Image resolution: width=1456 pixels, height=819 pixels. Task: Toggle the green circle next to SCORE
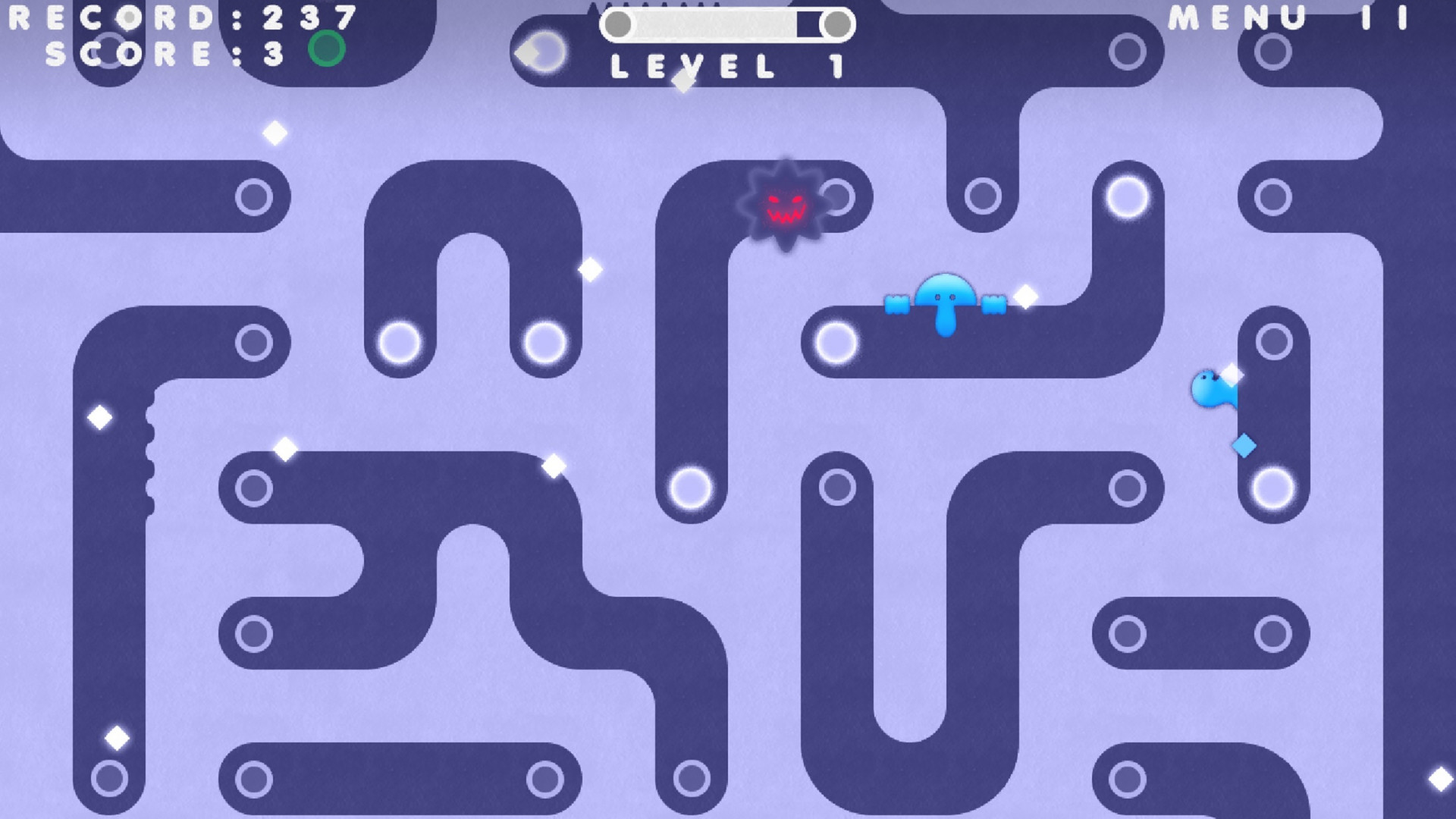click(x=326, y=49)
